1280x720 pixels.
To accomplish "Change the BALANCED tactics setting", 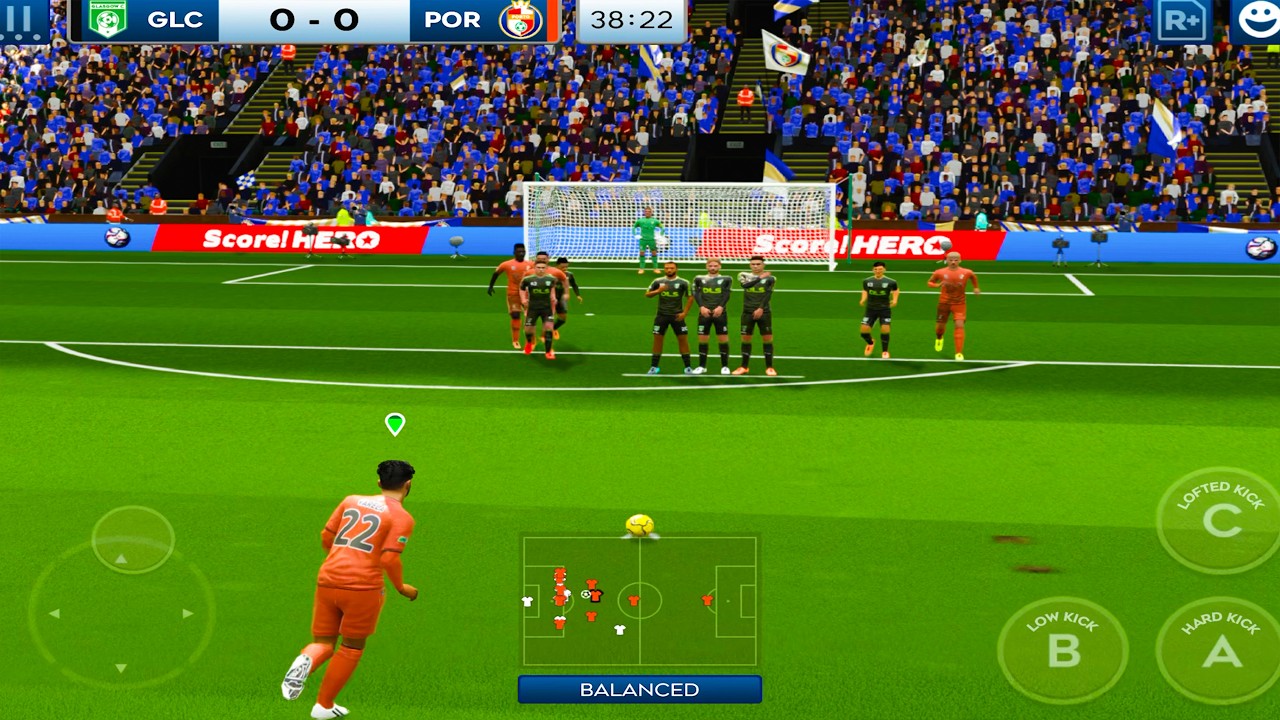I will coord(639,689).
